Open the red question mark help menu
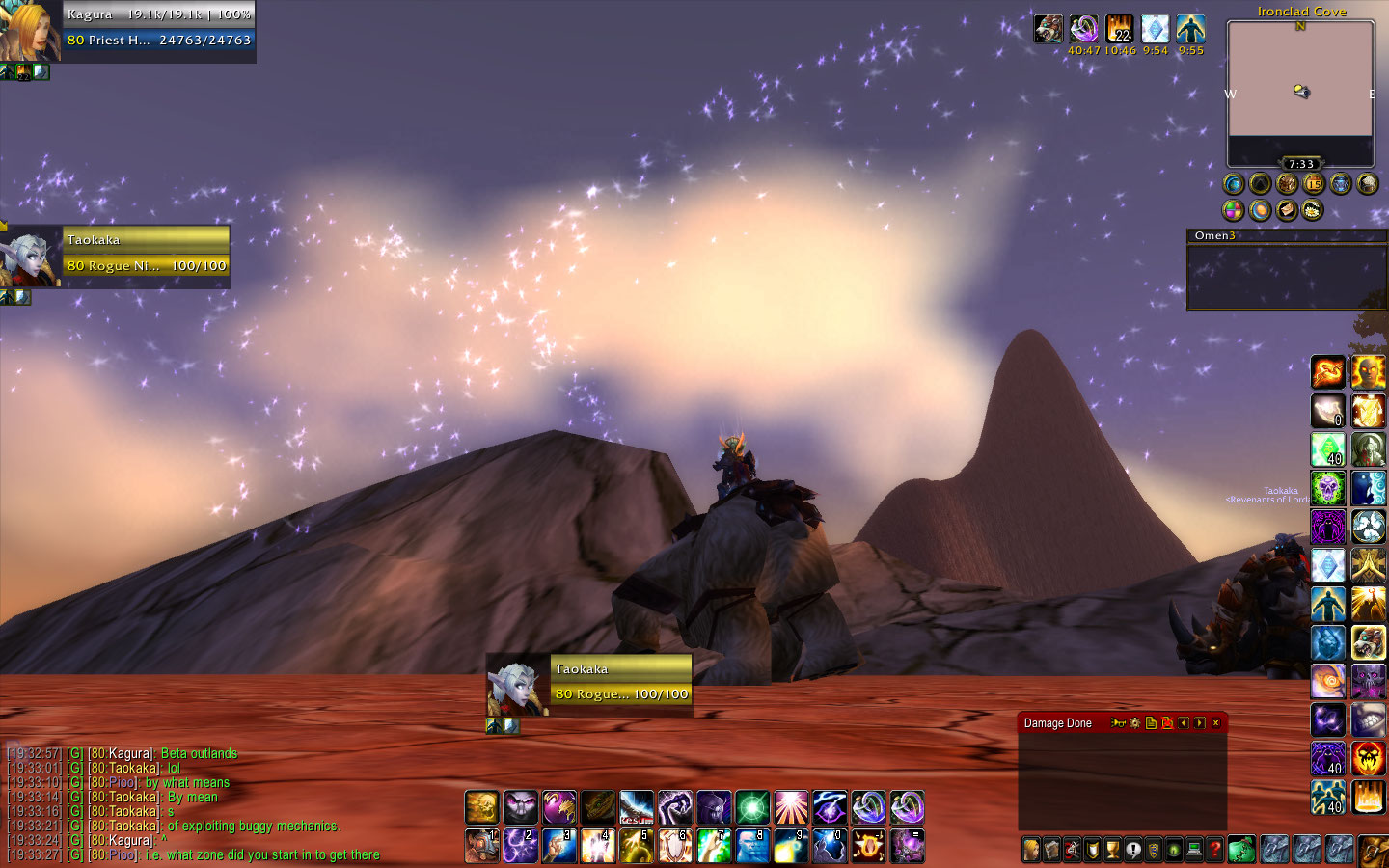 (1215, 850)
